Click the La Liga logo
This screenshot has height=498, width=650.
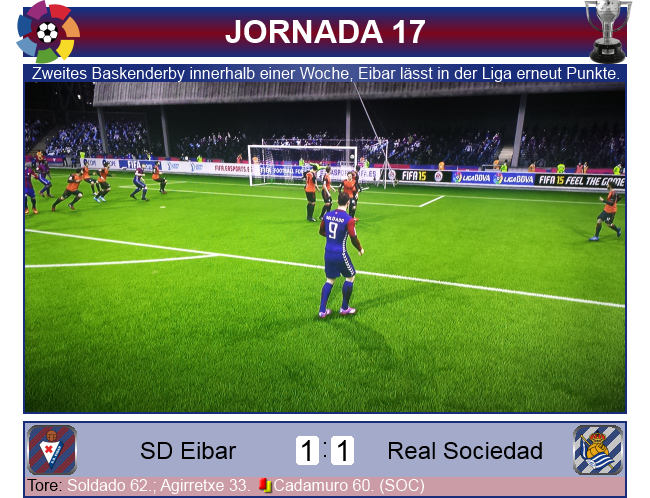pos(47,32)
